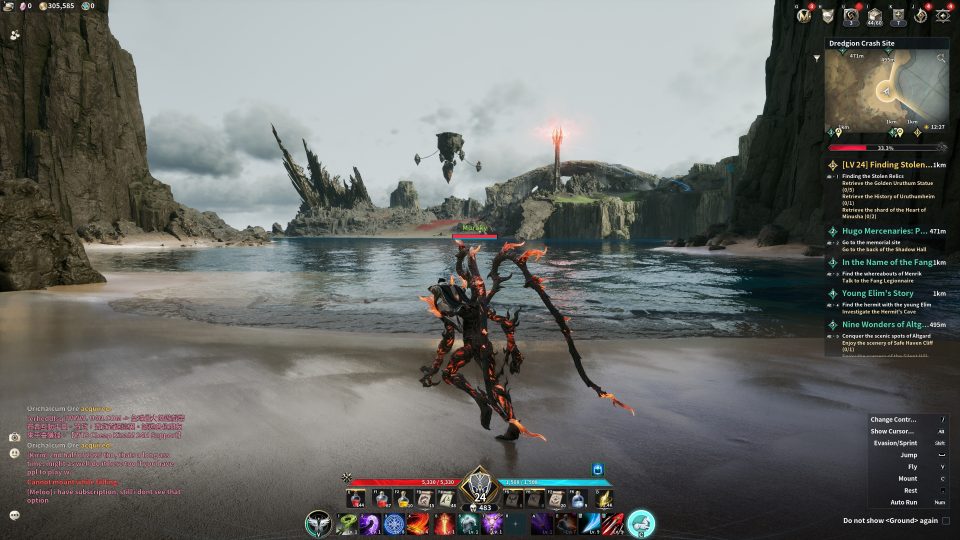Activate the winged emblem button beside the skill bar
Screen dimensions: 960x540
[x=320, y=523]
